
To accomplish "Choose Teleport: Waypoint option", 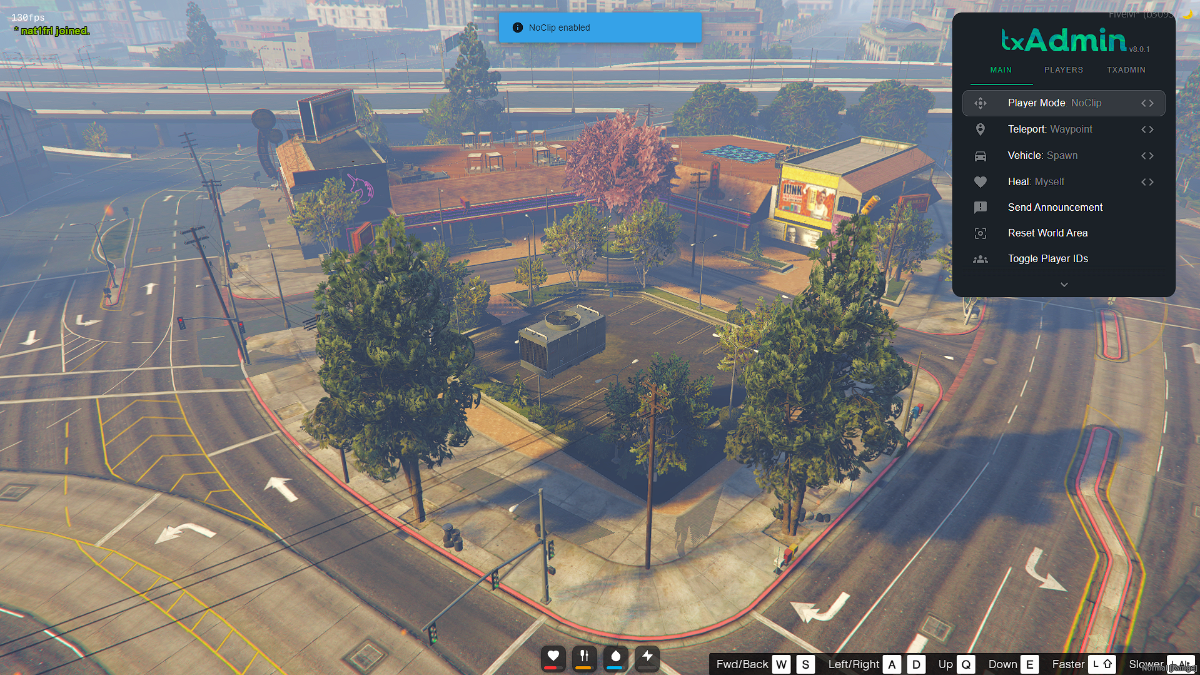I will (1050, 129).
